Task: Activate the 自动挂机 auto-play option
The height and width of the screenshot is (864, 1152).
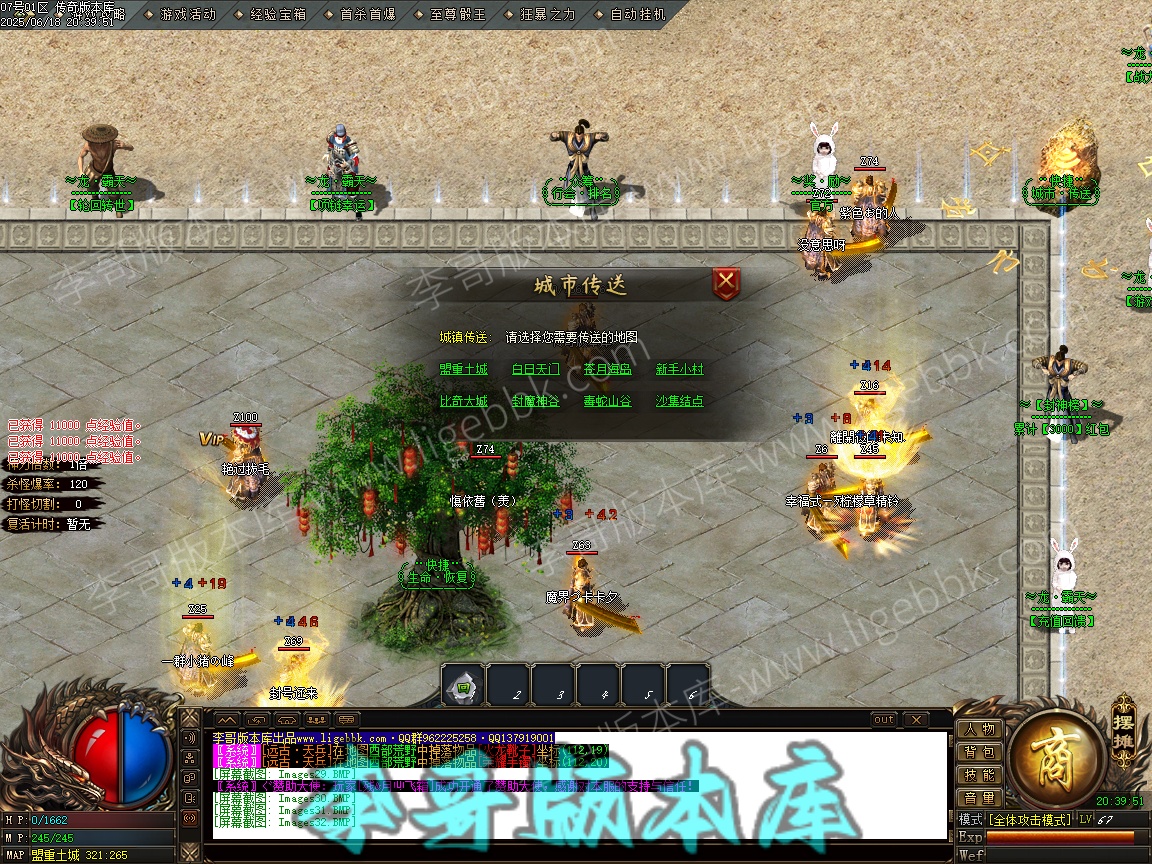Action: pyautogui.click(x=637, y=15)
